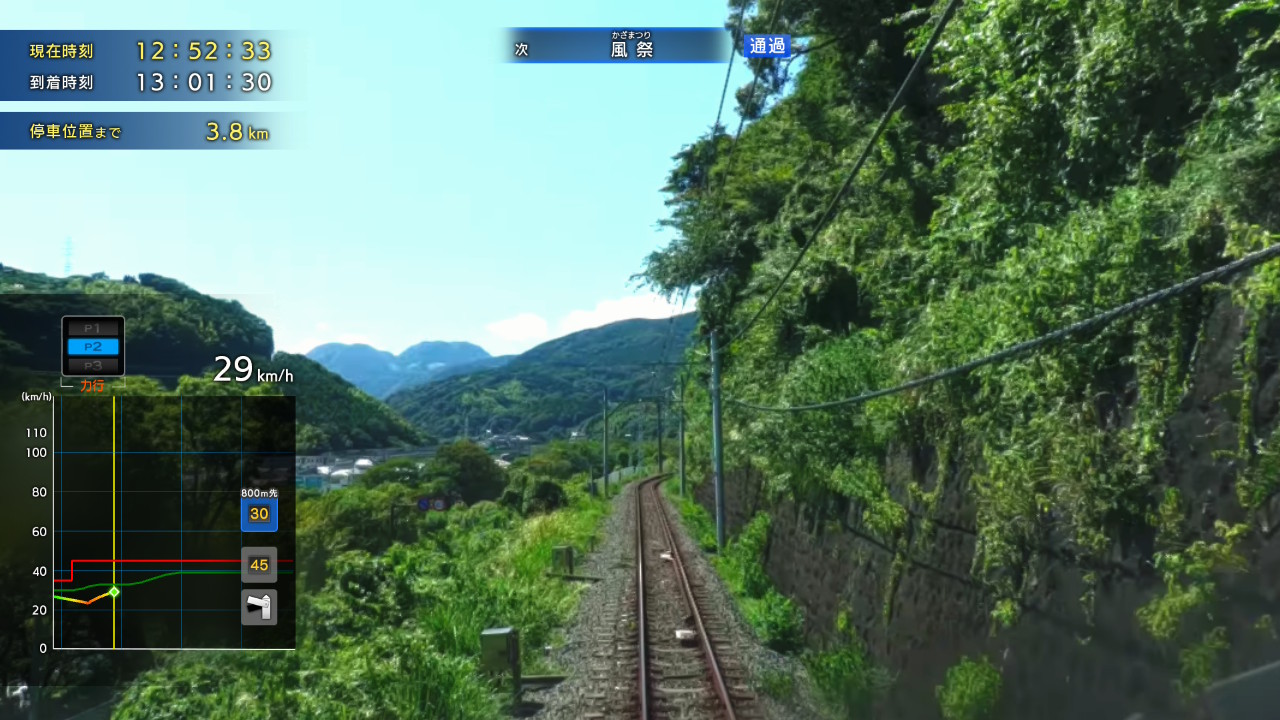The image size is (1280, 720).
Task: Click the 力行 powering status label
Action: pyautogui.click(x=92, y=385)
